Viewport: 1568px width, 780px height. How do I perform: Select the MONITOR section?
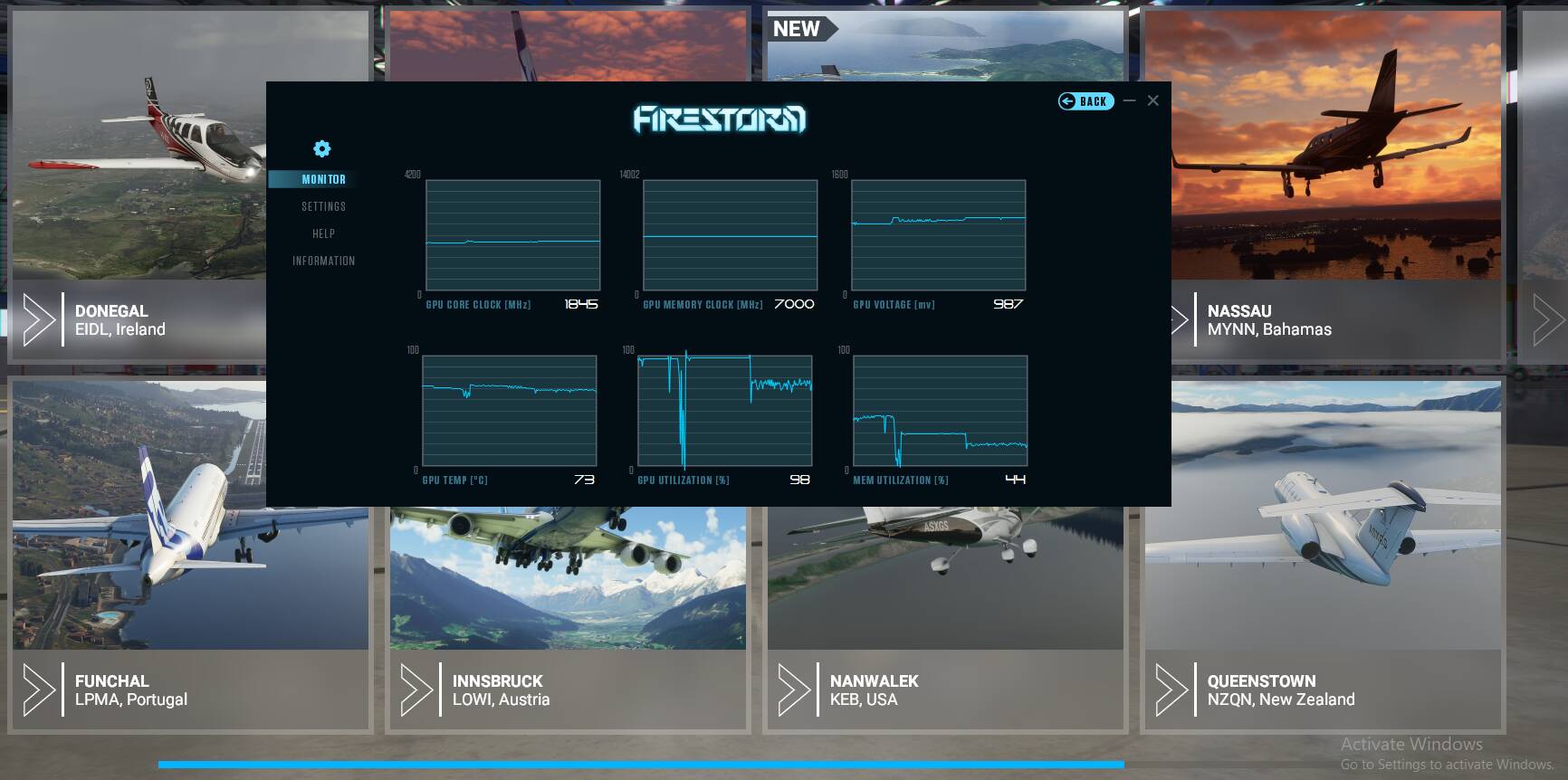[324, 179]
